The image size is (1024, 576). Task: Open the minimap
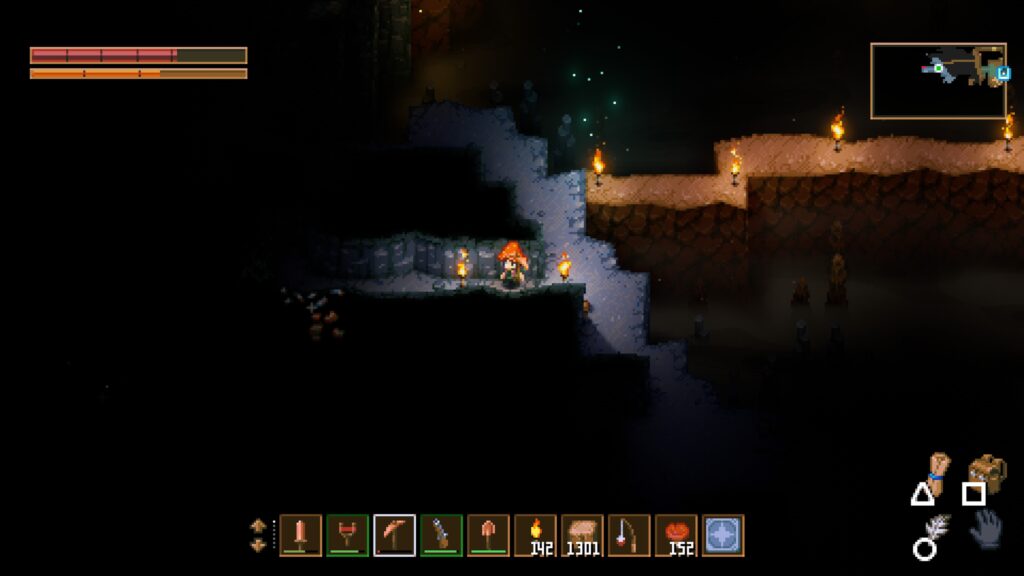938,80
